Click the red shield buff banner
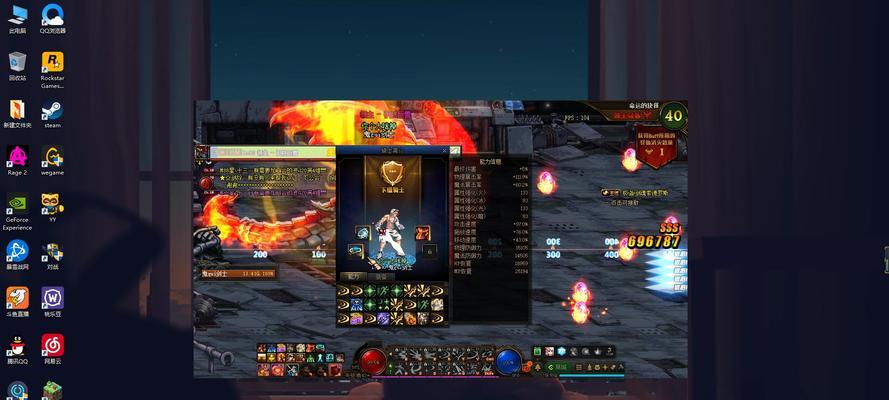Image resolution: width=889 pixels, height=400 pixels. pyautogui.click(x=657, y=147)
